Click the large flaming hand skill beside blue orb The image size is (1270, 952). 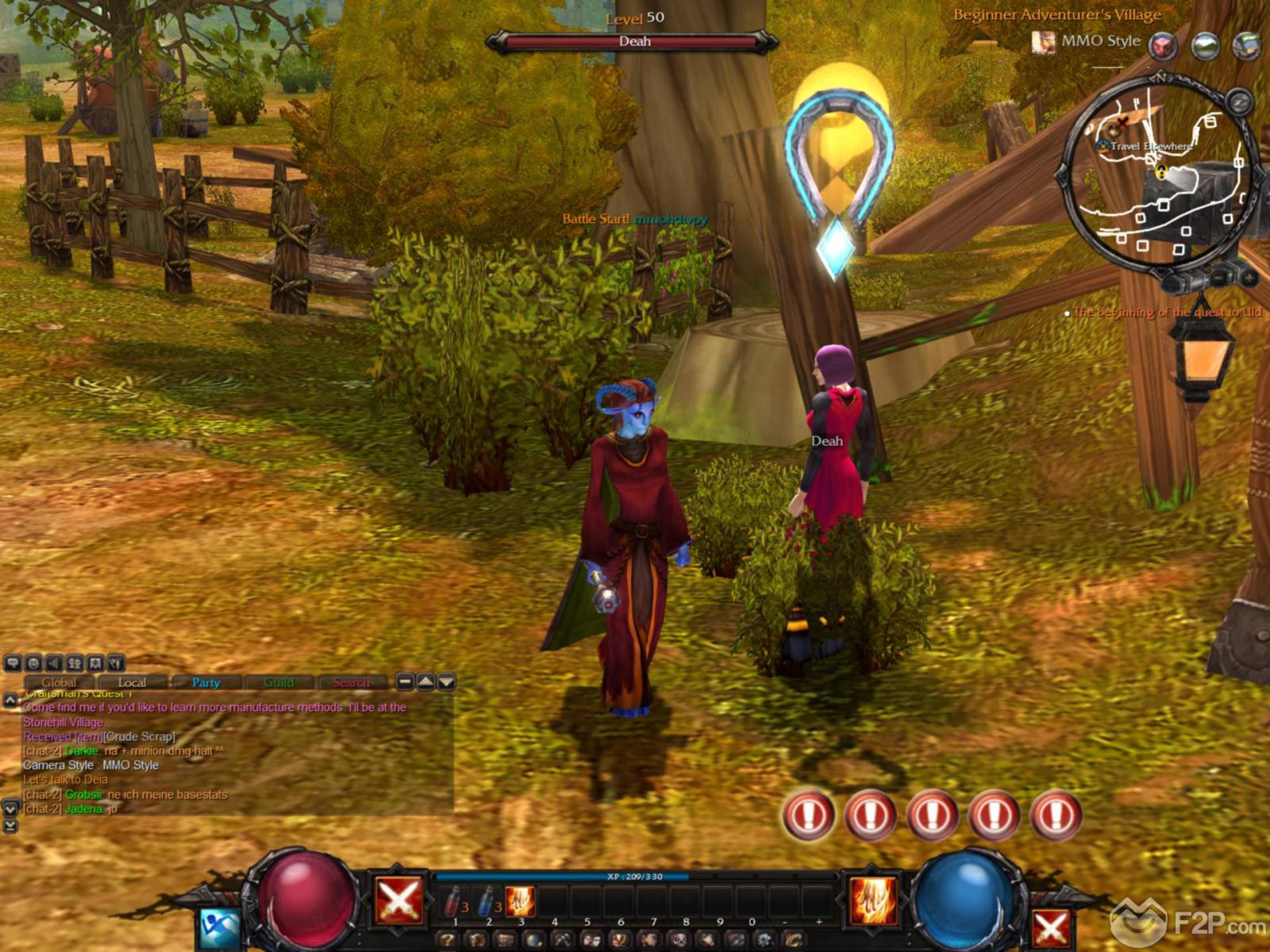(873, 900)
